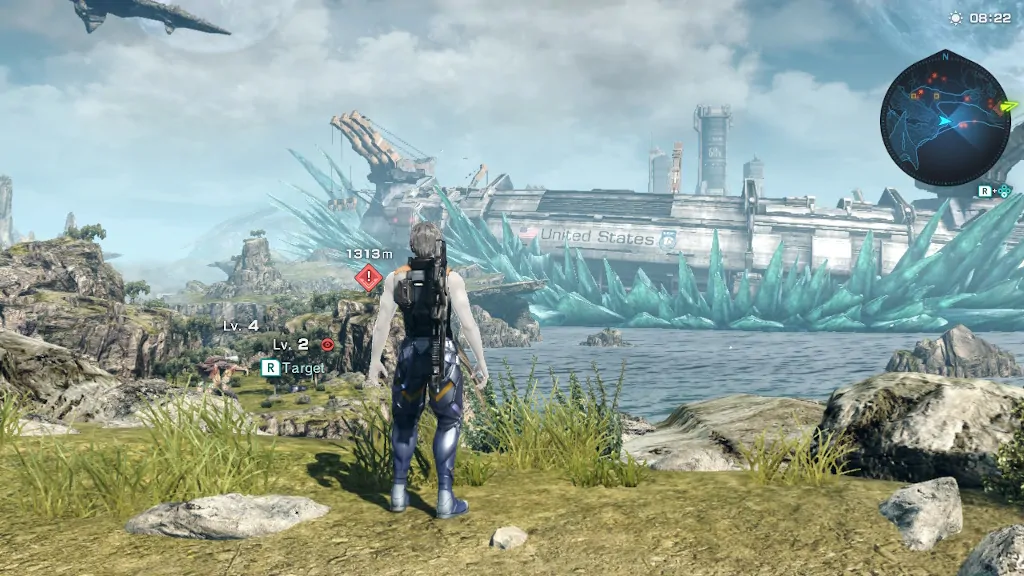
Task: Open the circular minimap
Action: click(x=944, y=119)
